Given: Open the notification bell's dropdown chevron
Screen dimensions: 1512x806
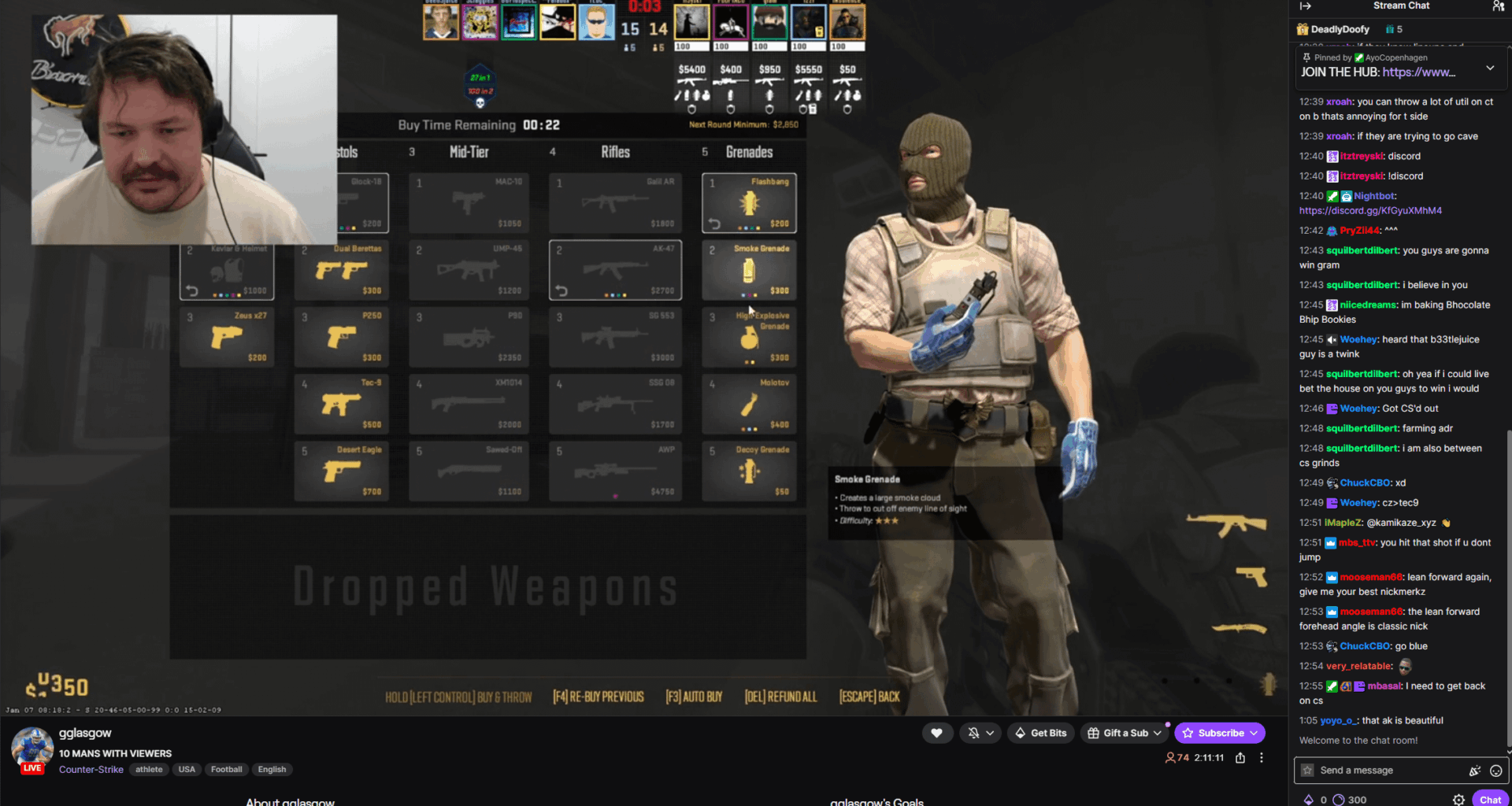Looking at the screenshot, I should [991, 732].
